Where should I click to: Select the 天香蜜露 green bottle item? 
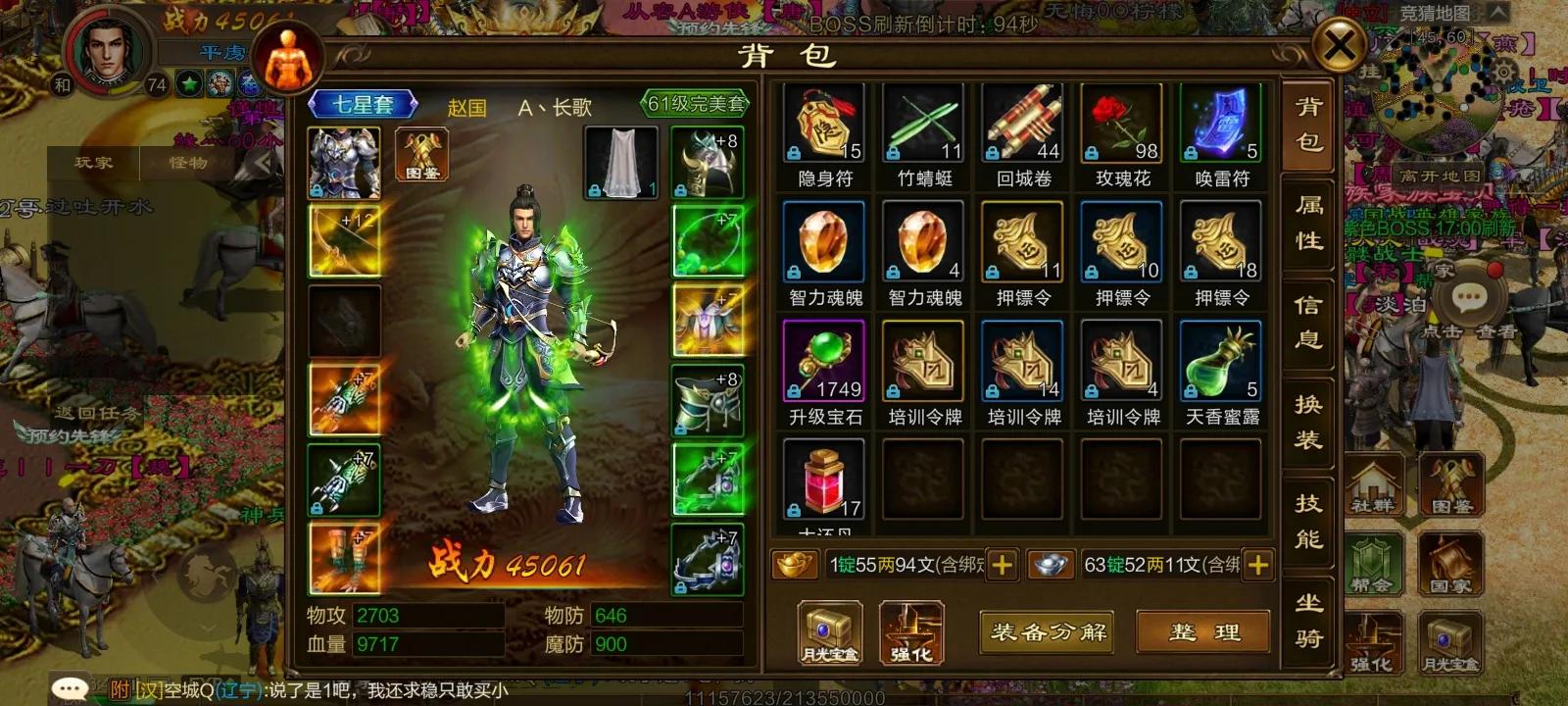1221,363
